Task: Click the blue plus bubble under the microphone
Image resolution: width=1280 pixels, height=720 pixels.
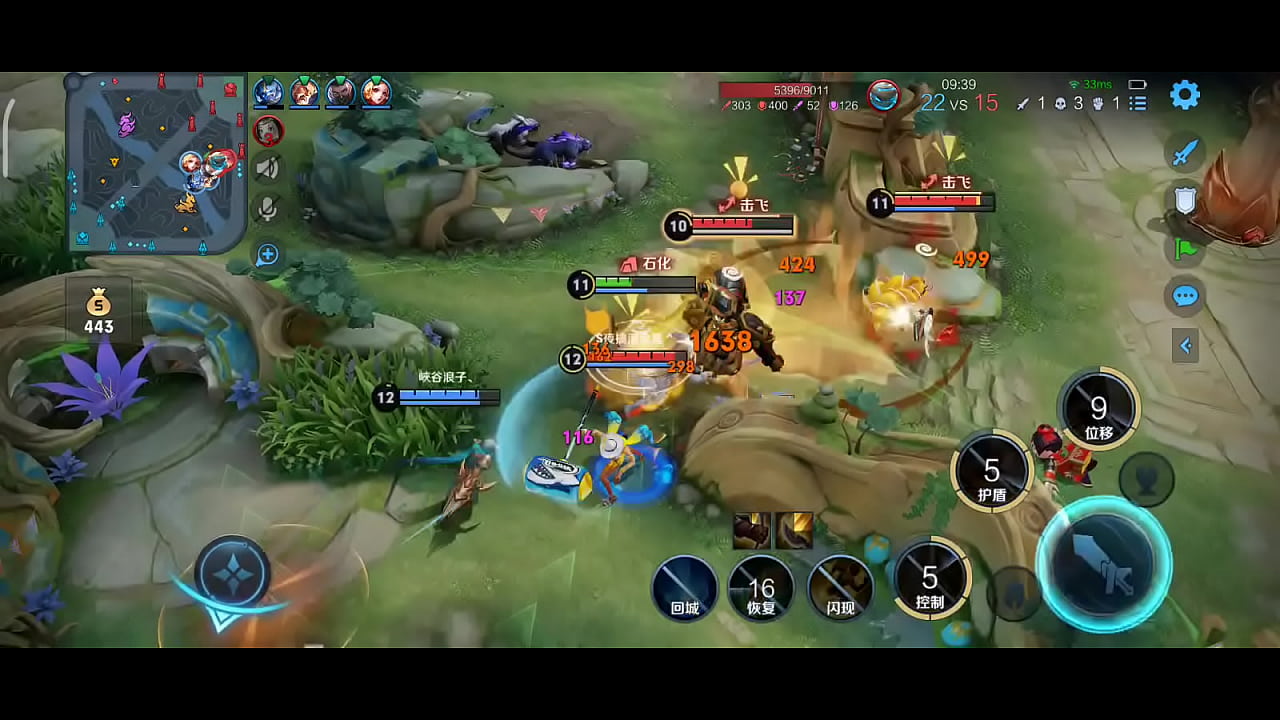Action: (267, 255)
